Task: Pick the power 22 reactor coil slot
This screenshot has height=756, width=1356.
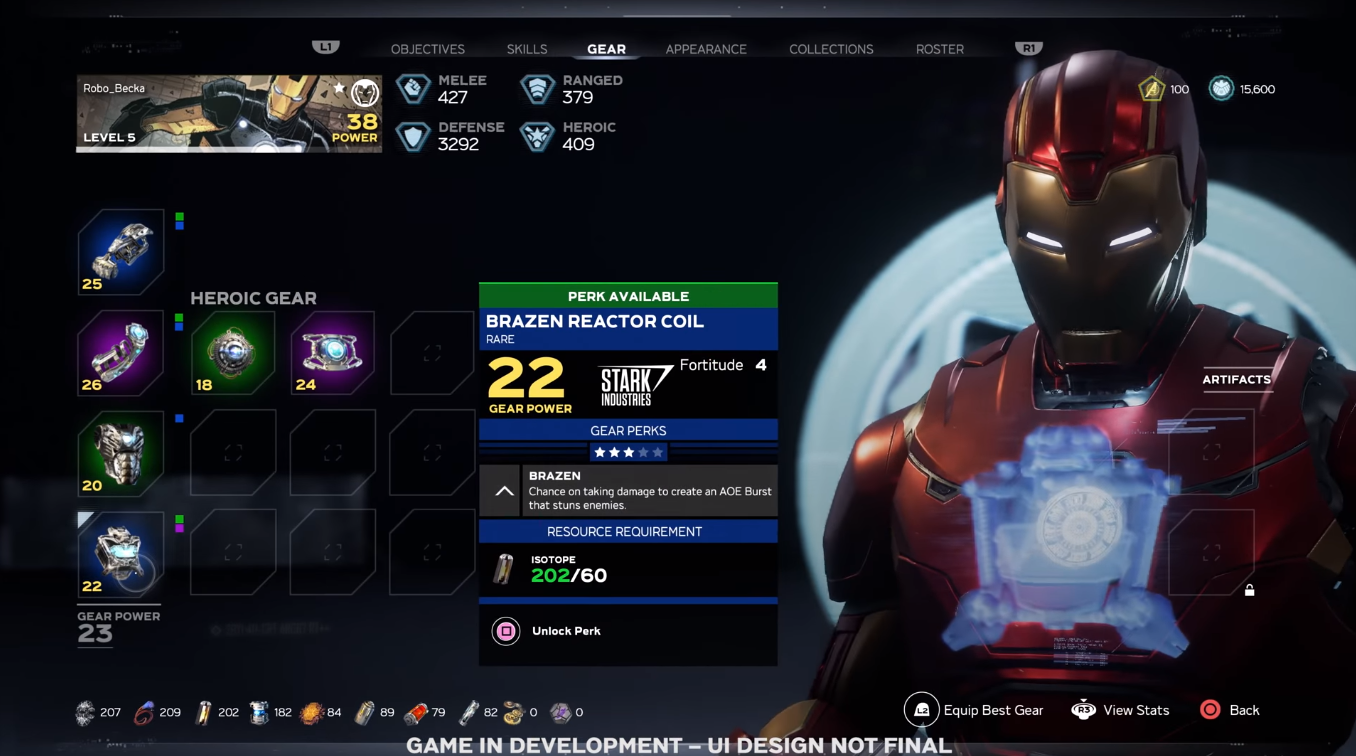Action: (121, 553)
